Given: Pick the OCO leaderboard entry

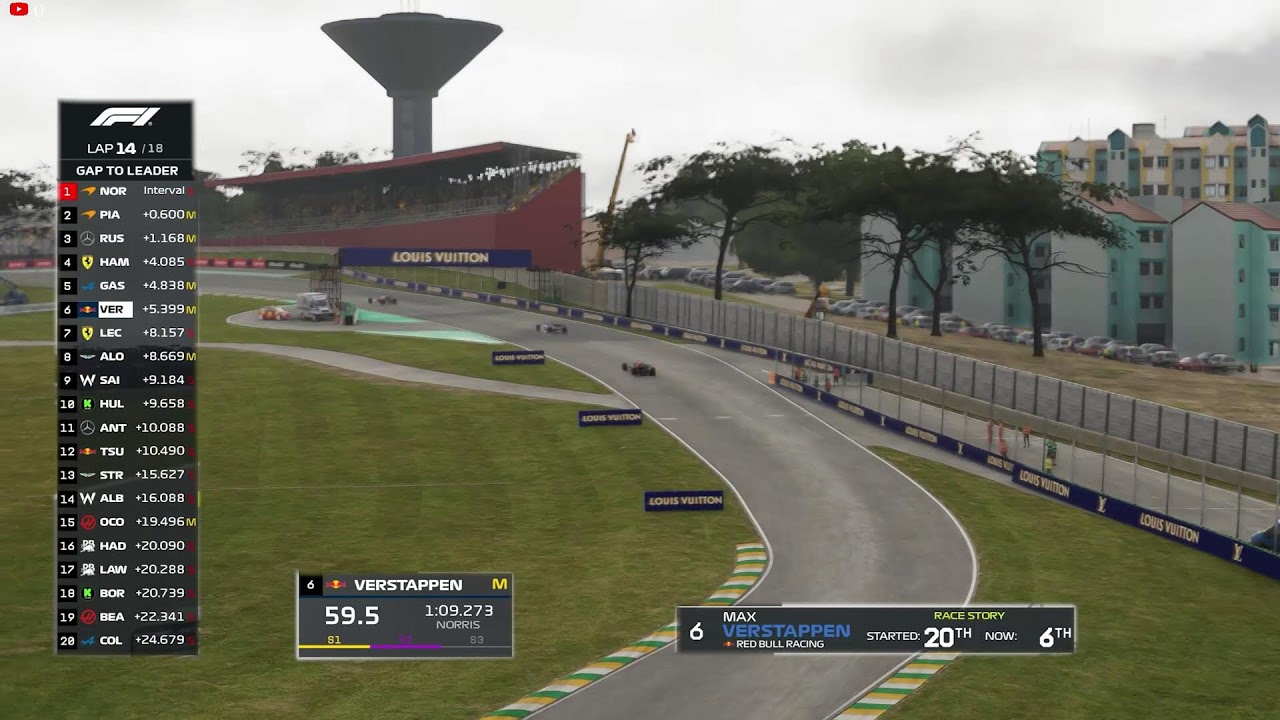Looking at the screenshot, I should [x=126, y=522].
